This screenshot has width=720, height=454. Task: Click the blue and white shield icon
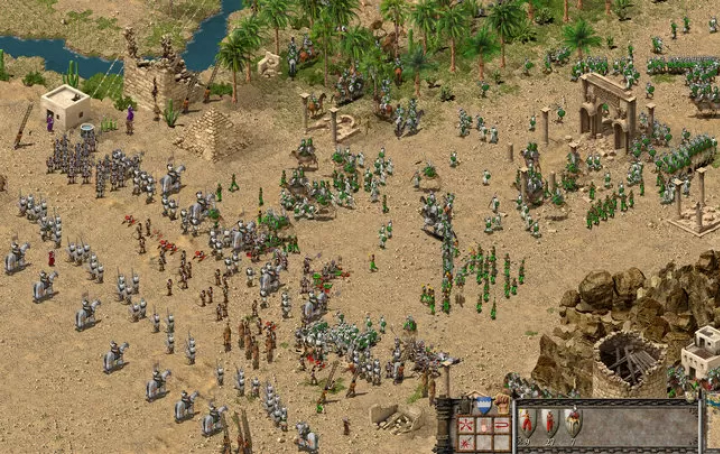484,405
